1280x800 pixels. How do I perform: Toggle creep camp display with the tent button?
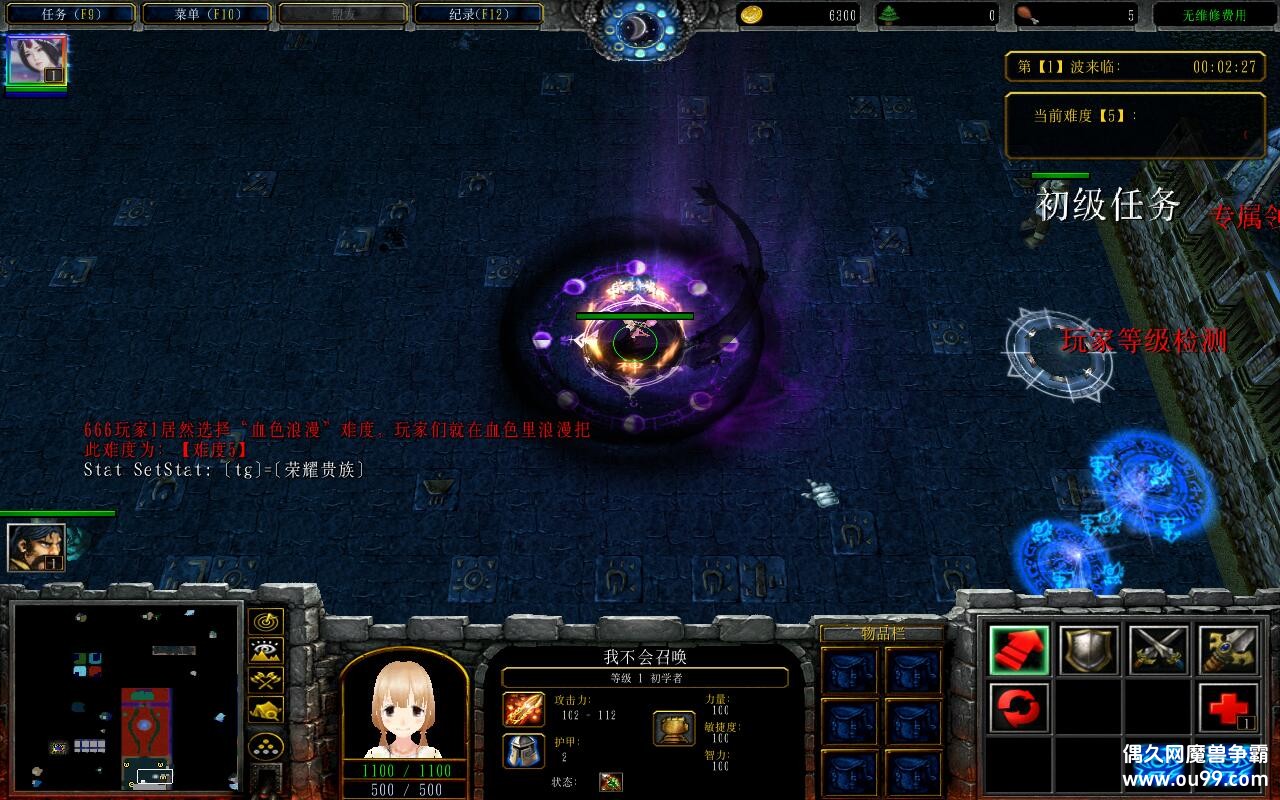(264, 707)
